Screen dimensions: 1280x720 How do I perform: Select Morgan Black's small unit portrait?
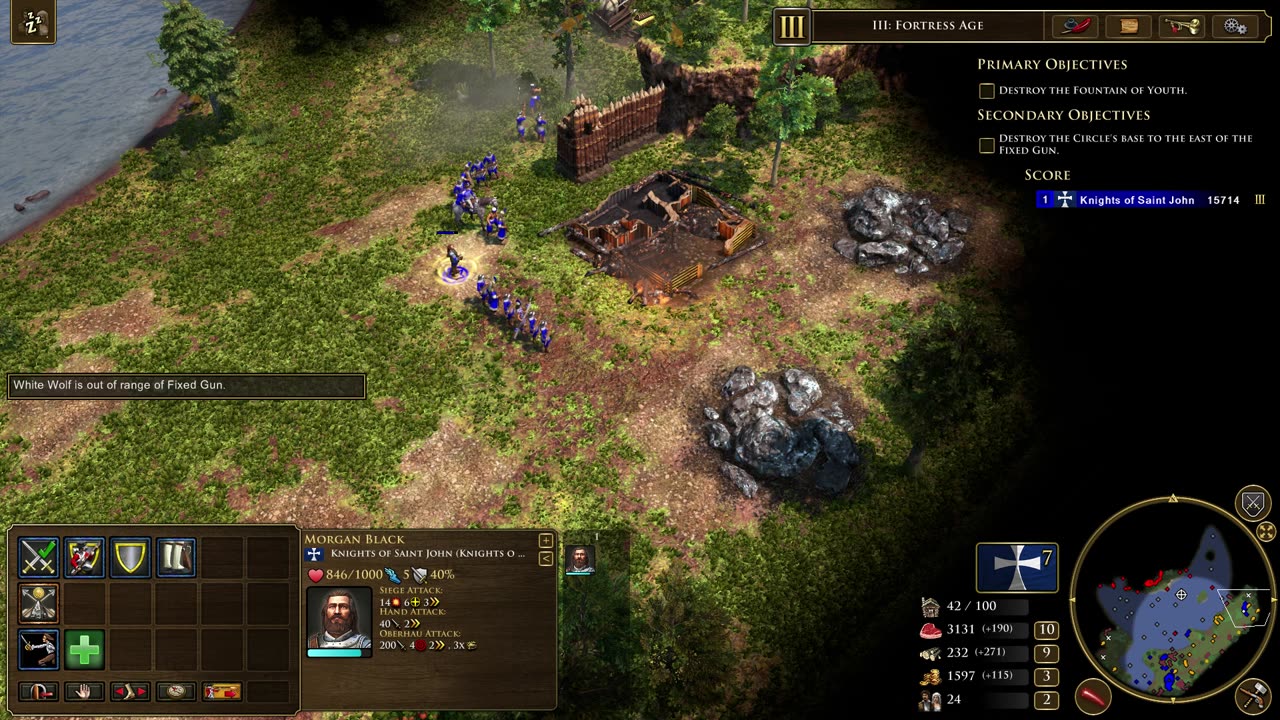tap(580, 559)
